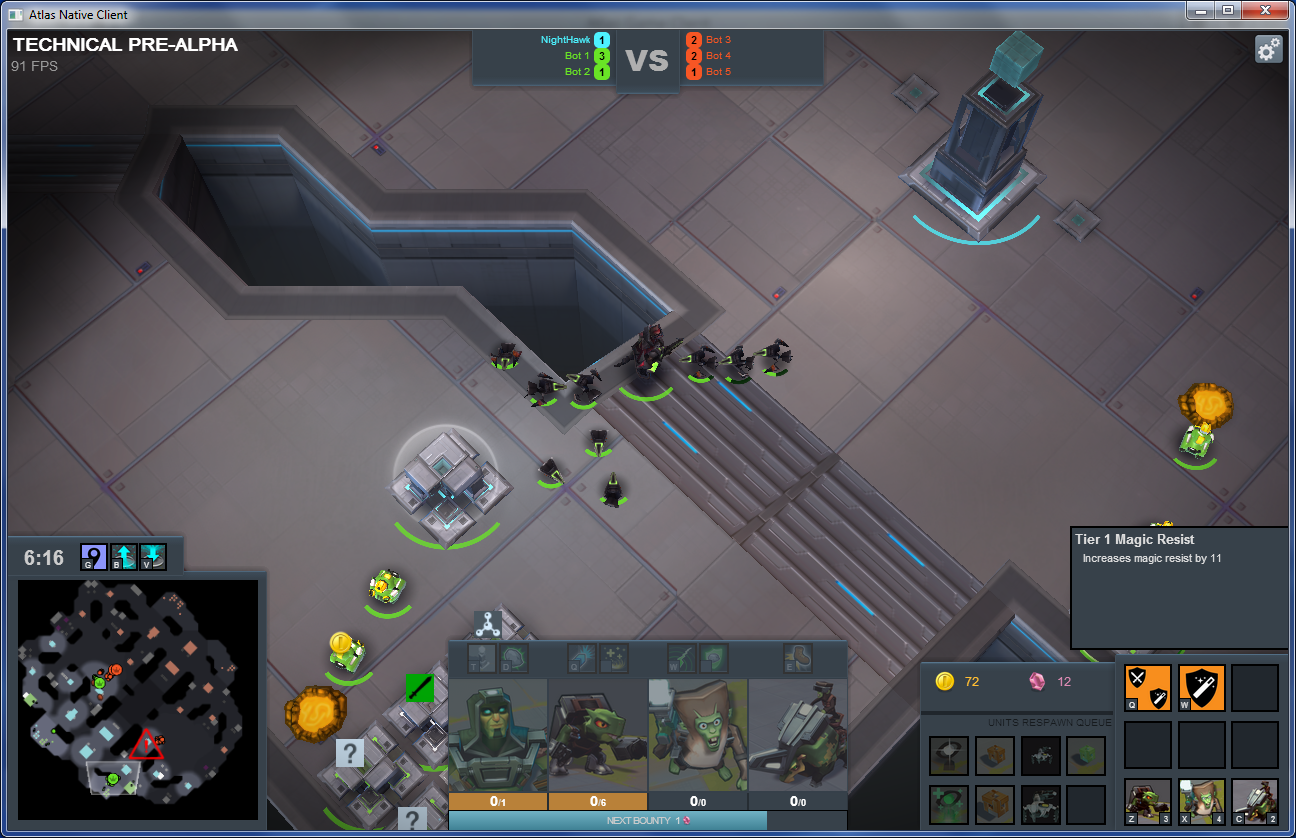The height and width of the screenshot is (838, 1296).
Task: Close the Atlas Native Client window
Action: [x=1265, y=10]
